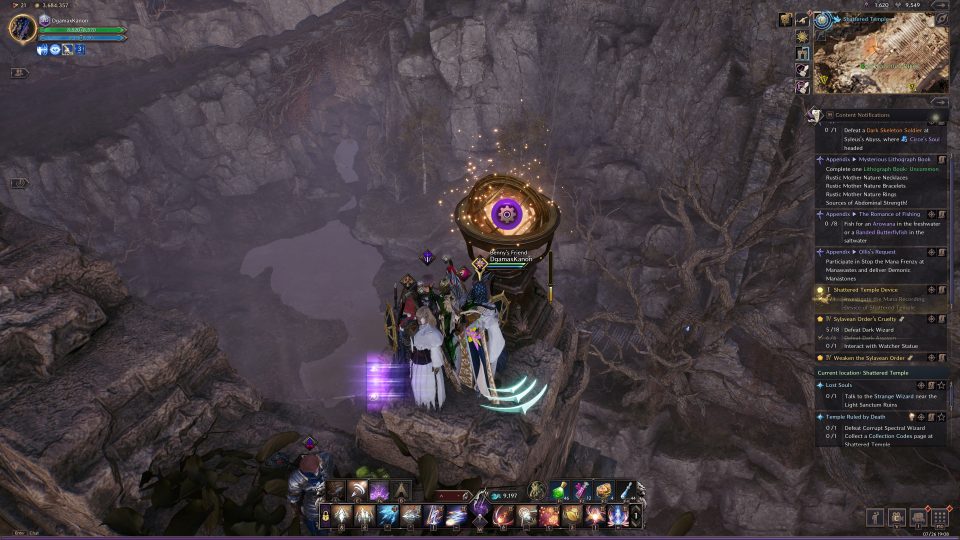Use the green potion in the quick slot
The image size is (960, 540).
[x=560, y=491]
